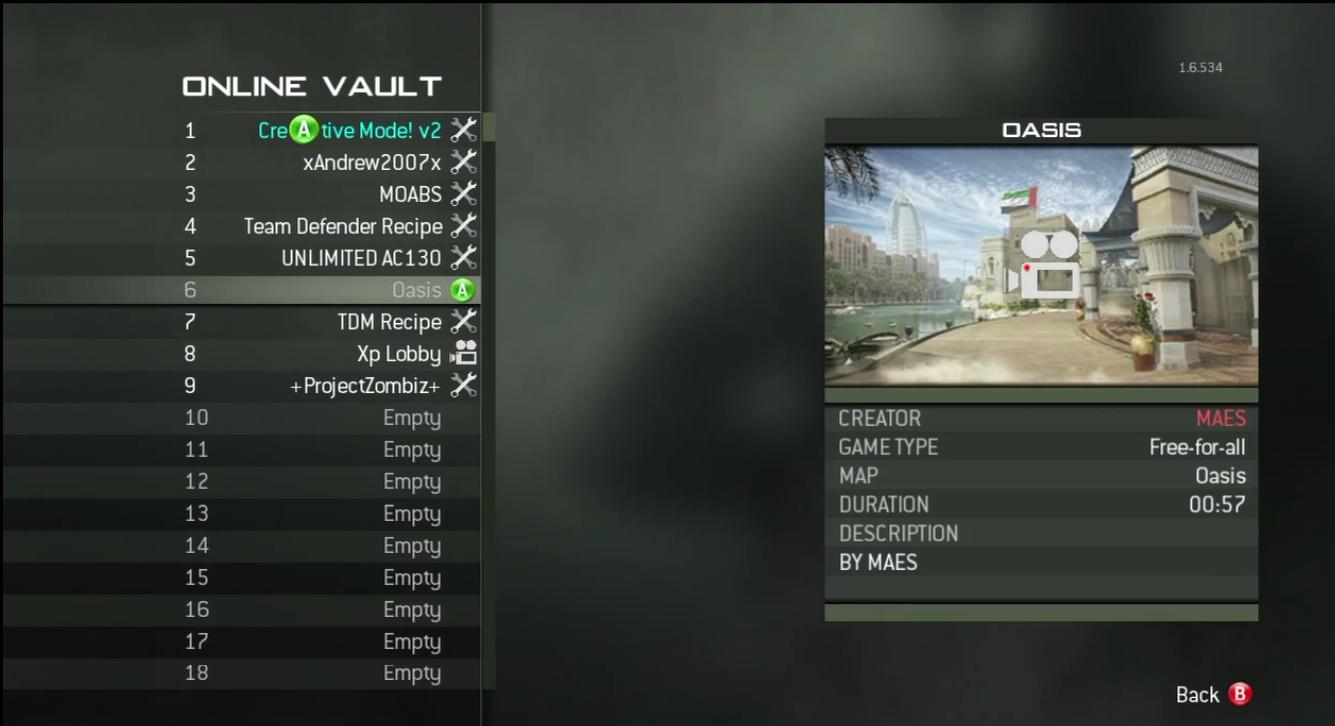
Task: Open the MOABS class setup wrench icon
Action: [x=462, y=194]
